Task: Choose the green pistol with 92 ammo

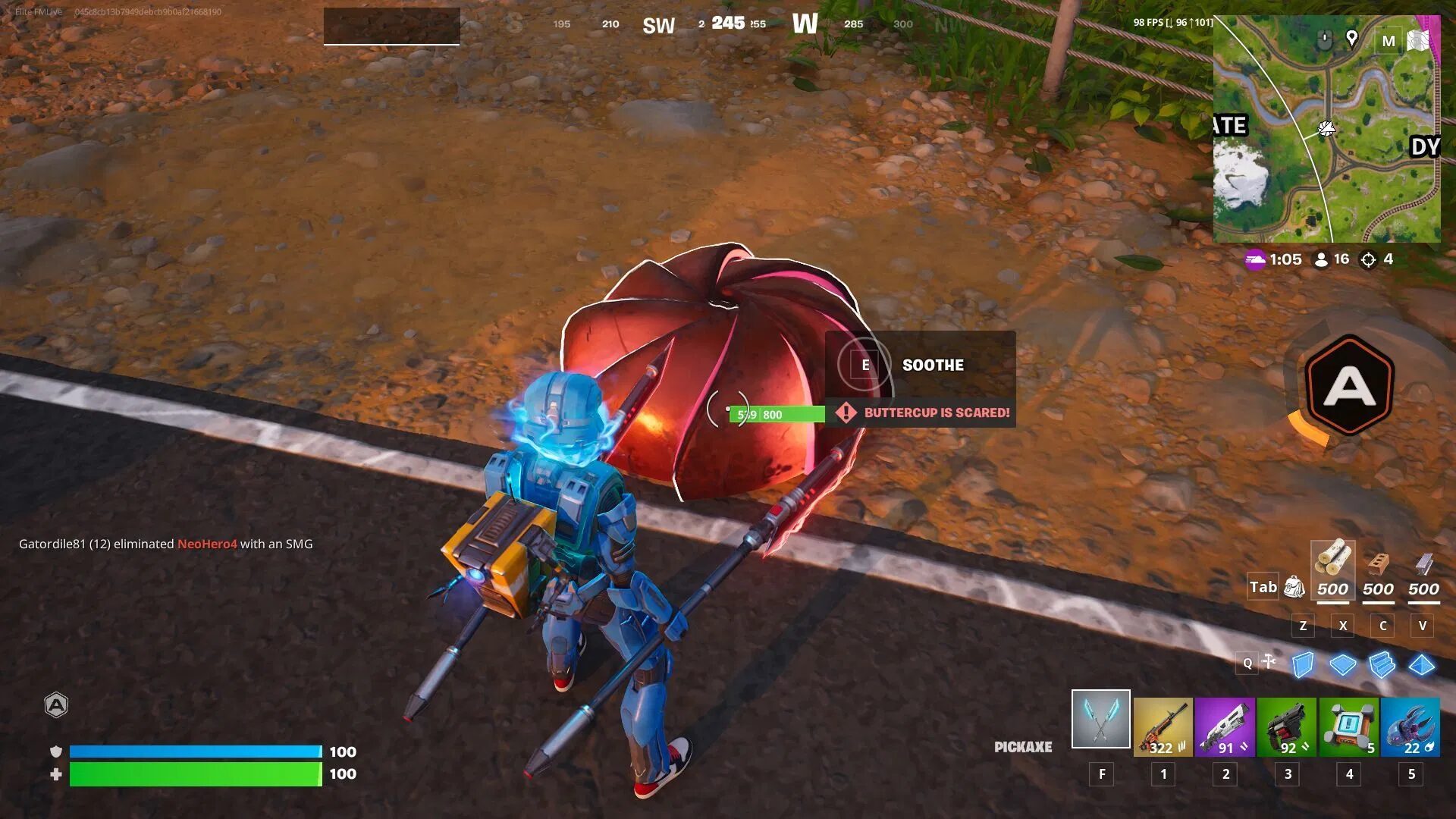Action: click(x=1287, y=728)
